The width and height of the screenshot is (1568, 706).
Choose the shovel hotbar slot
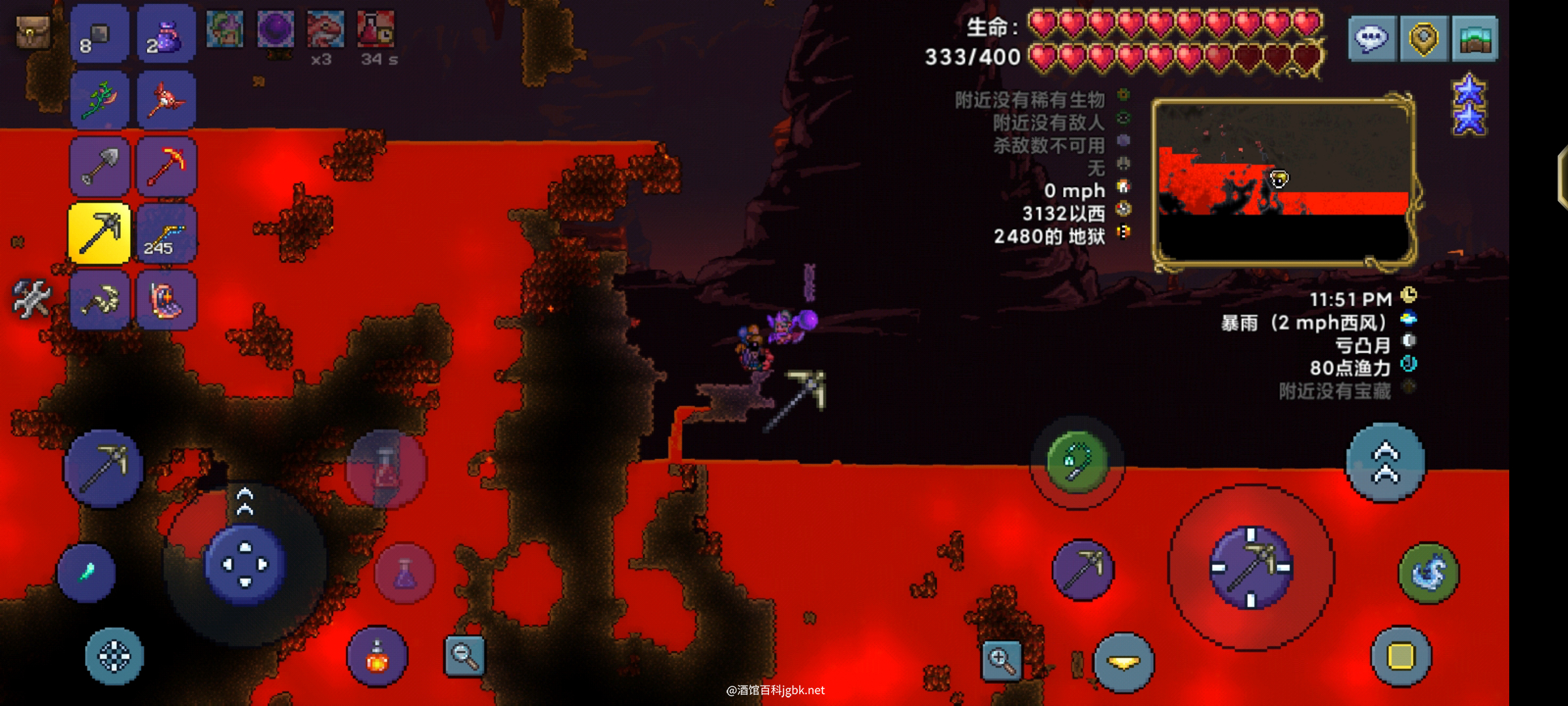coord(99,166)
